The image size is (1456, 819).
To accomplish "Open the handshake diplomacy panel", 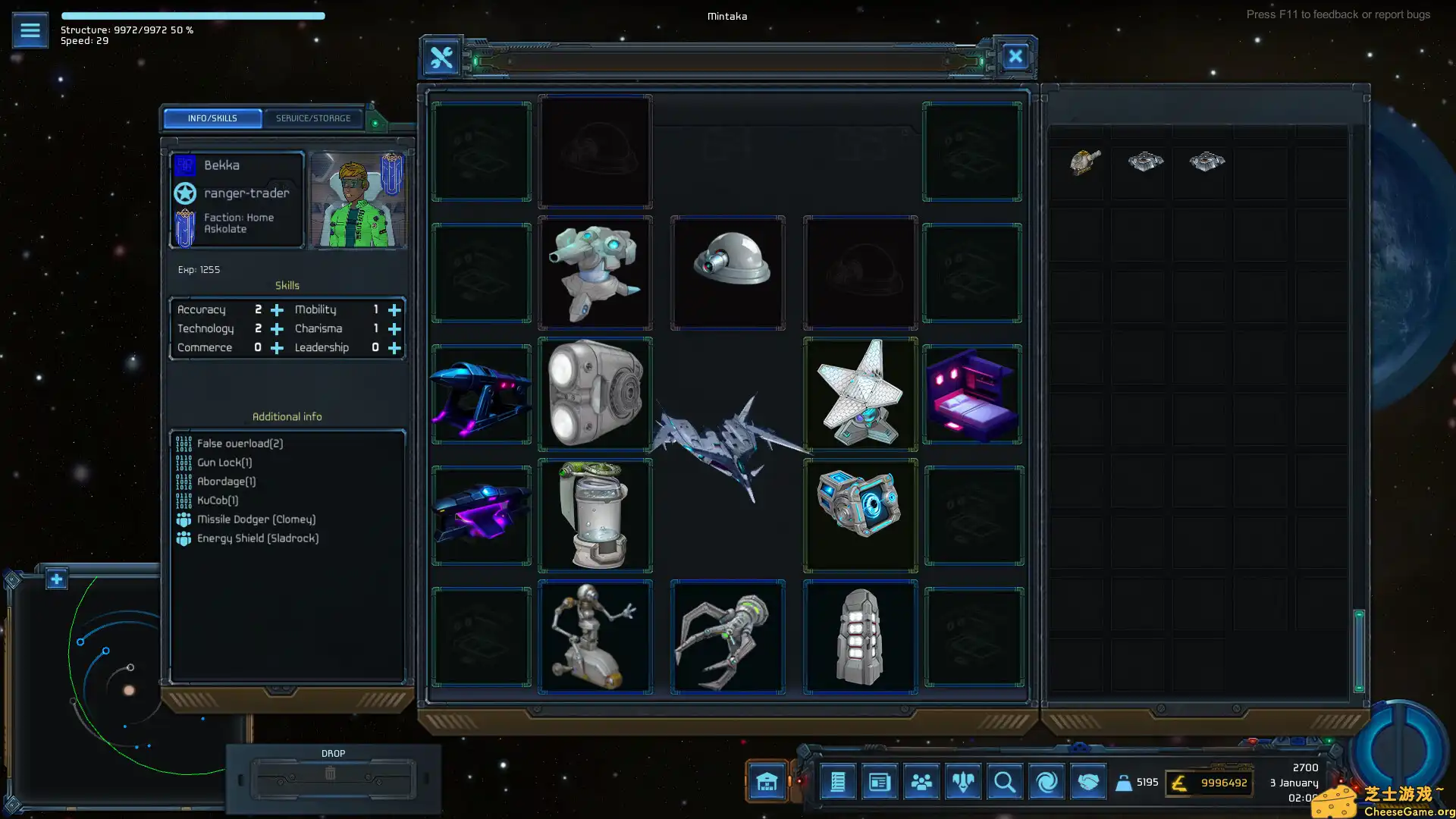I will (1087, 782).
